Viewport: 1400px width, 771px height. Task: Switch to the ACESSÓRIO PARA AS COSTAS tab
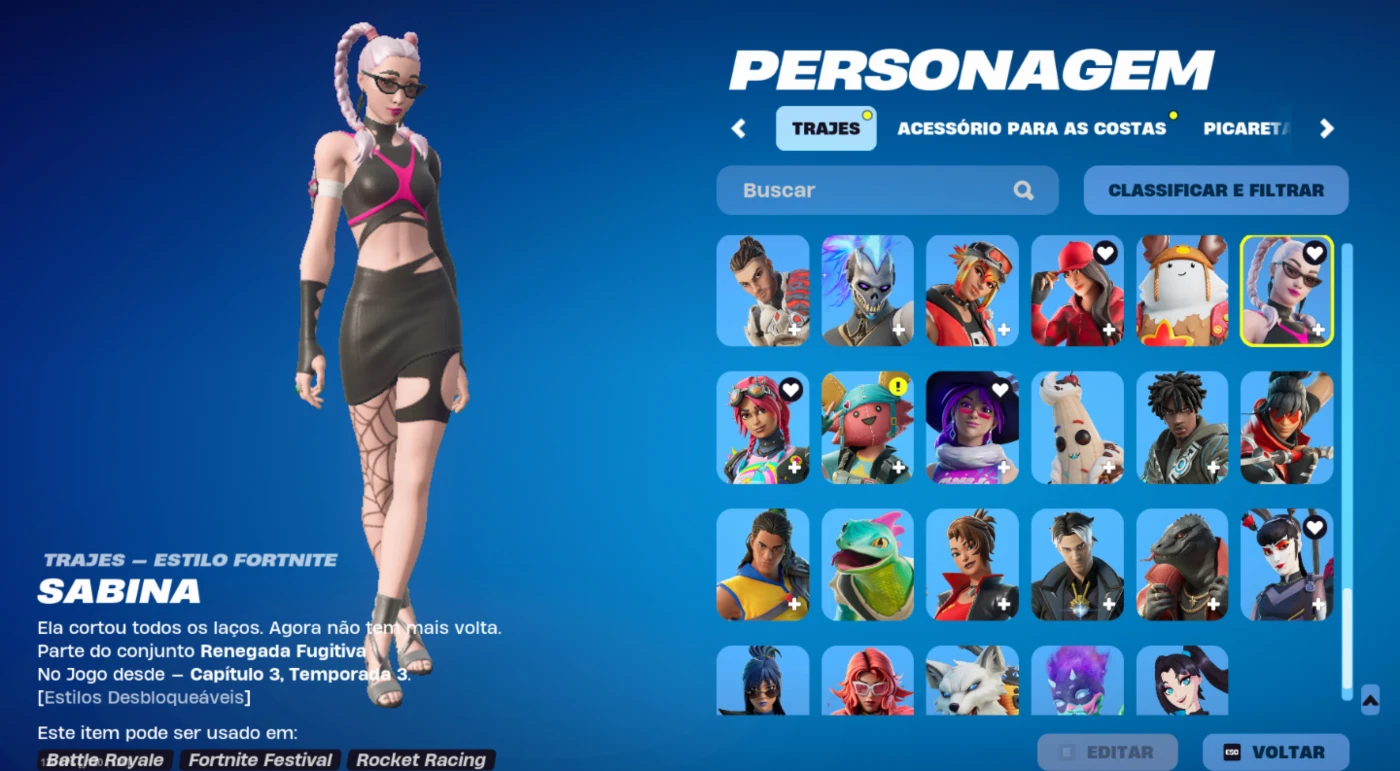point(1032,128)
